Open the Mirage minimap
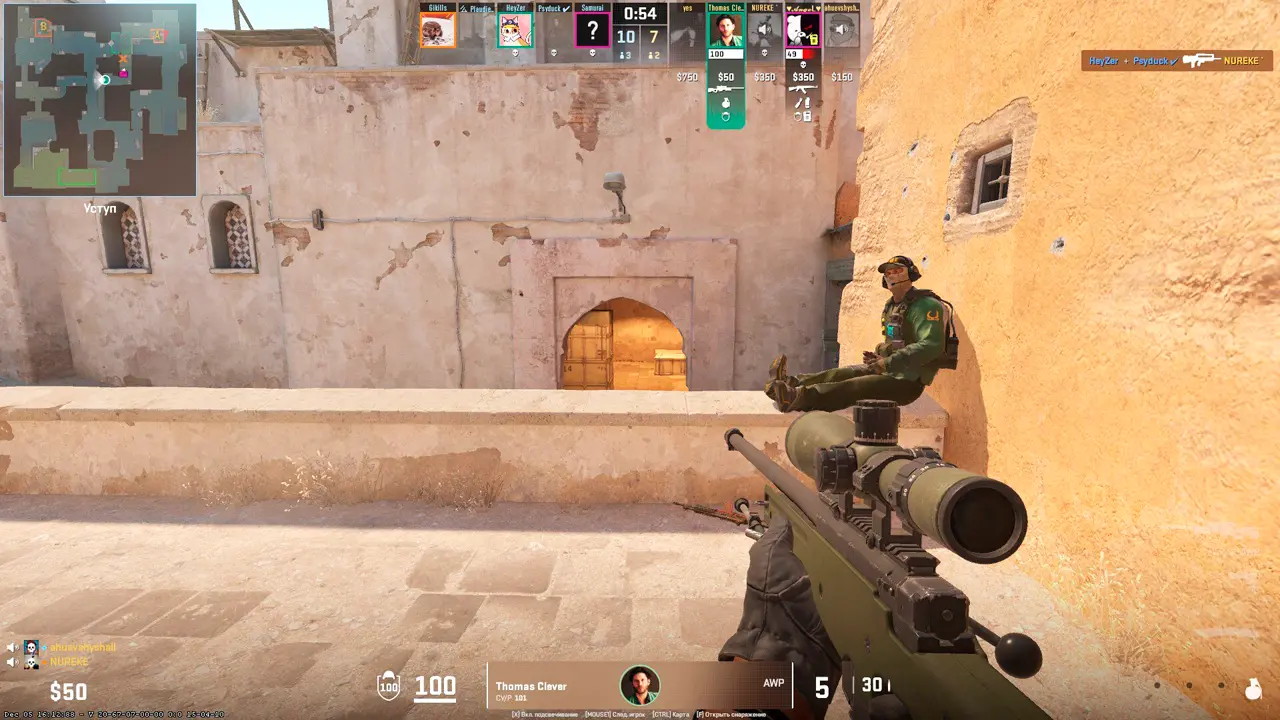 pos(100,100)
